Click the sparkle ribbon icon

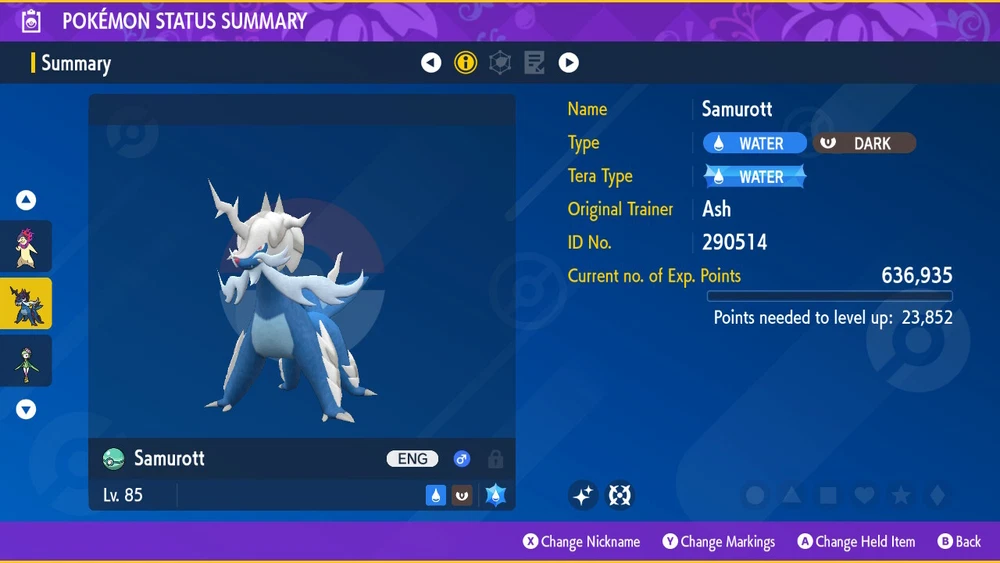tap(584, 495)
